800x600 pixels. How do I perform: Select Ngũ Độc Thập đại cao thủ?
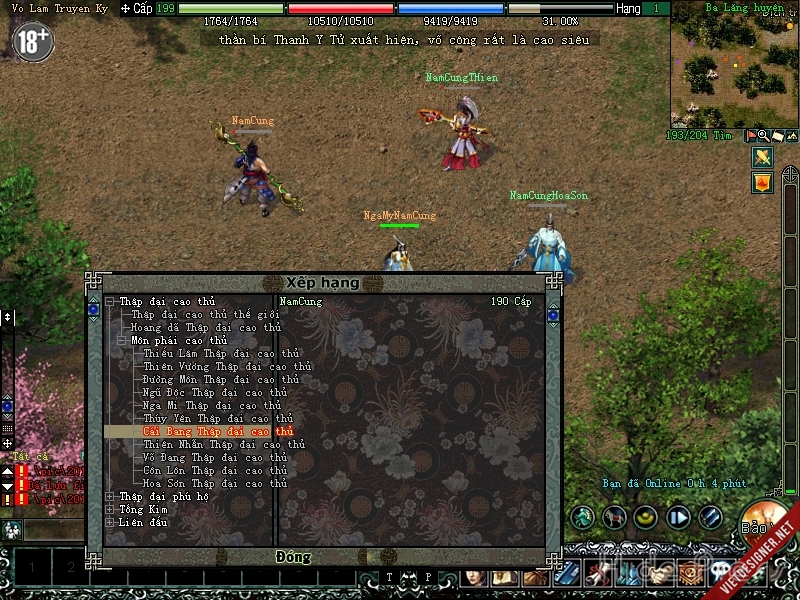click(x=214, y=392)
